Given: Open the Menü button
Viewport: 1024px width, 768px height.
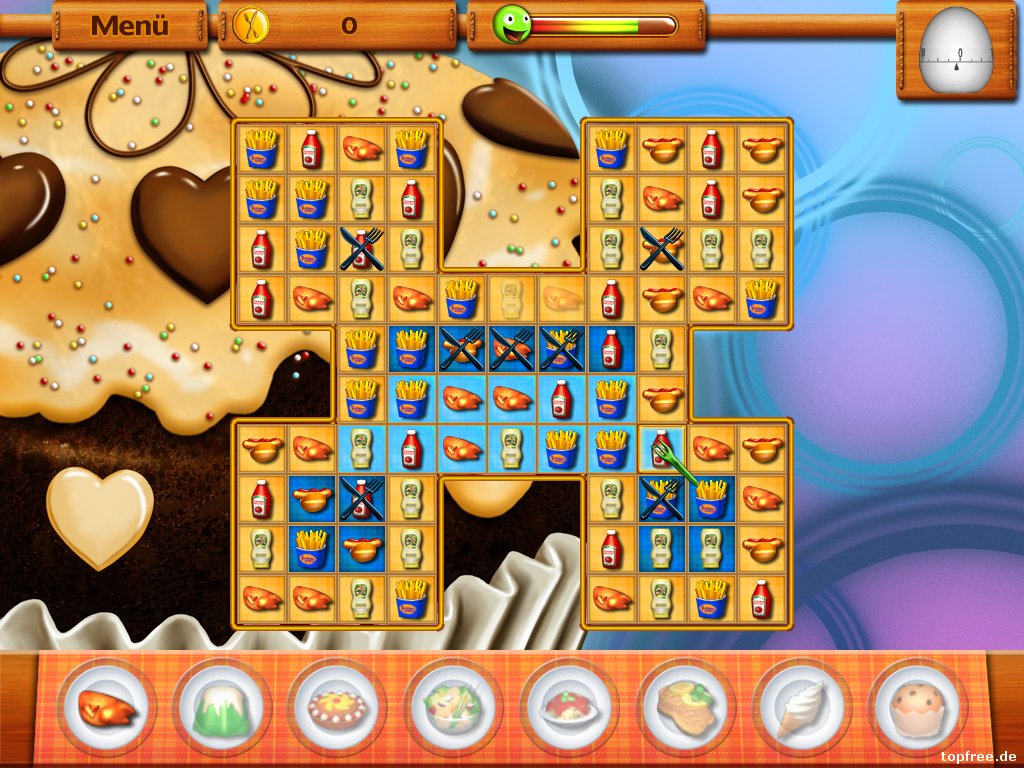Looking at the screenshot, I should 130,26.
